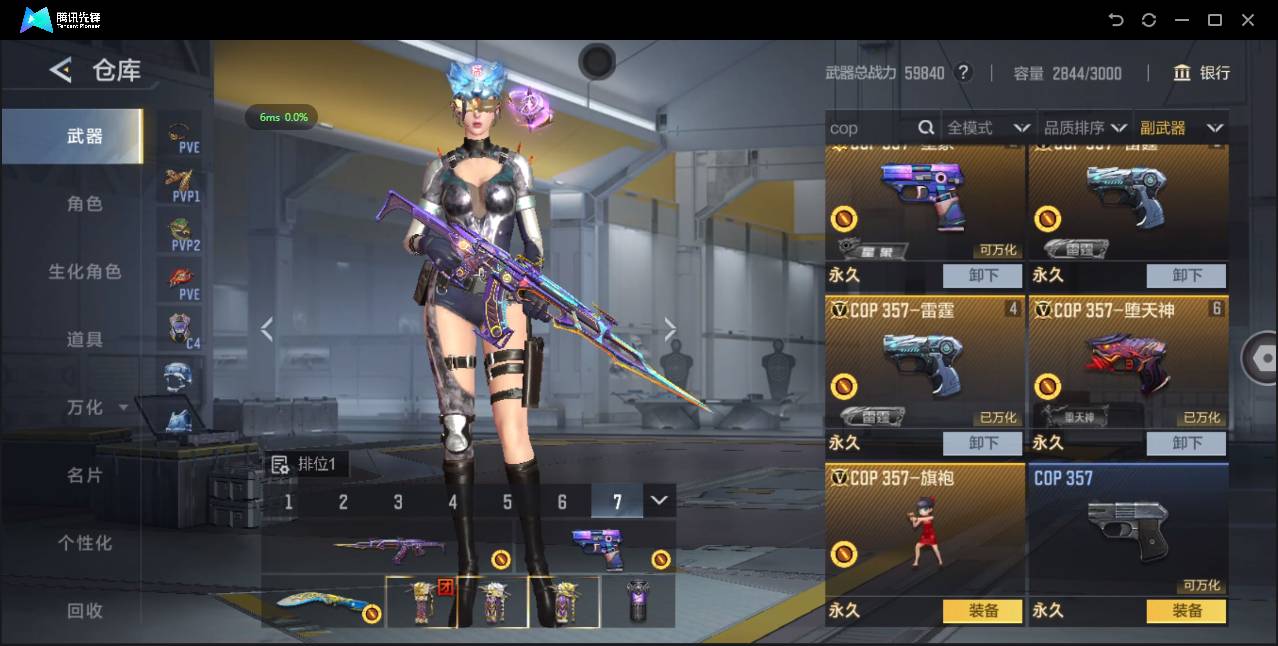Open the 生化角色 category
The height and width of the screenshot is (646, 1278).
84,272
